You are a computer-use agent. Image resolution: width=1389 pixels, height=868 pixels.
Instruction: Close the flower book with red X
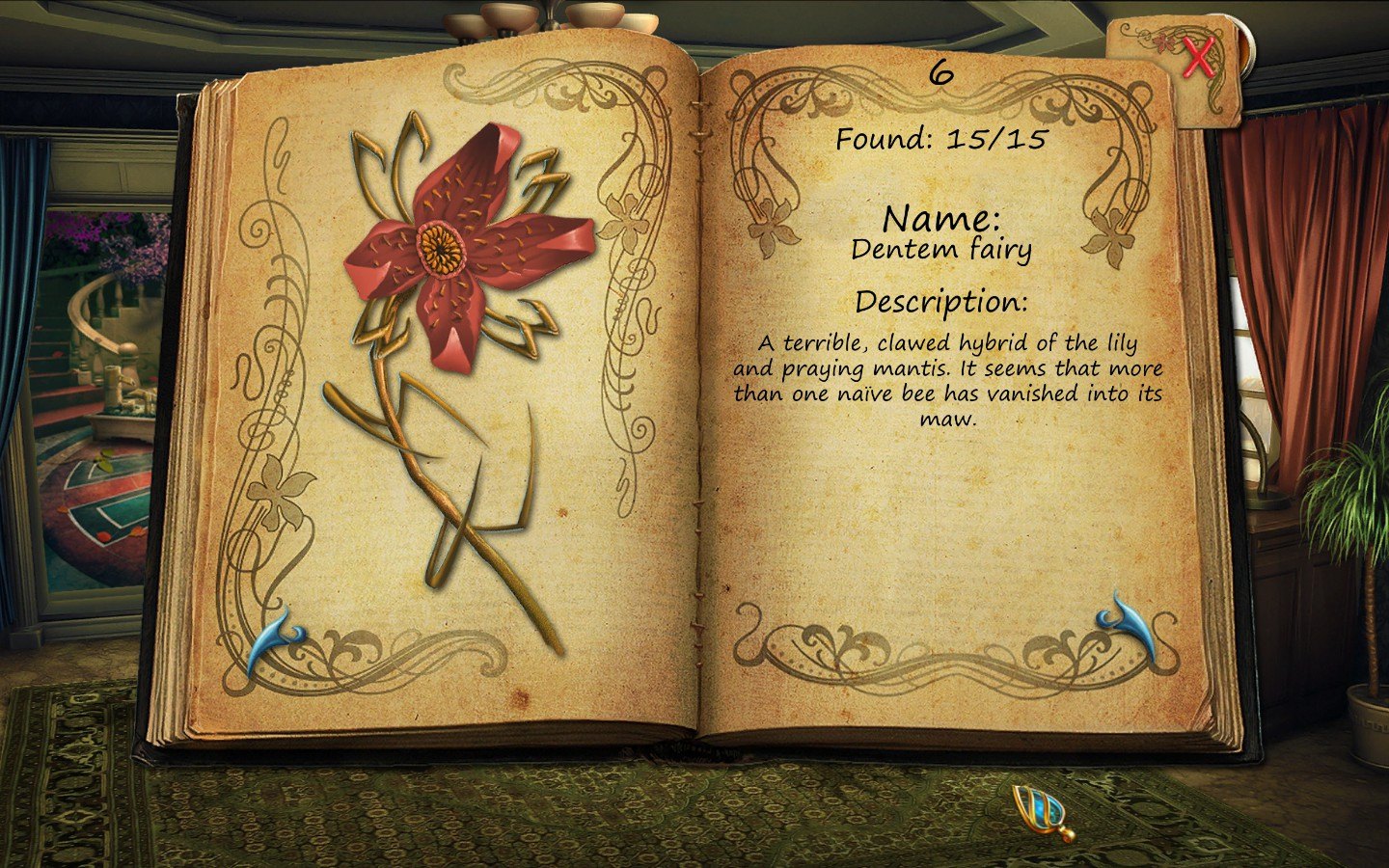1198,60
